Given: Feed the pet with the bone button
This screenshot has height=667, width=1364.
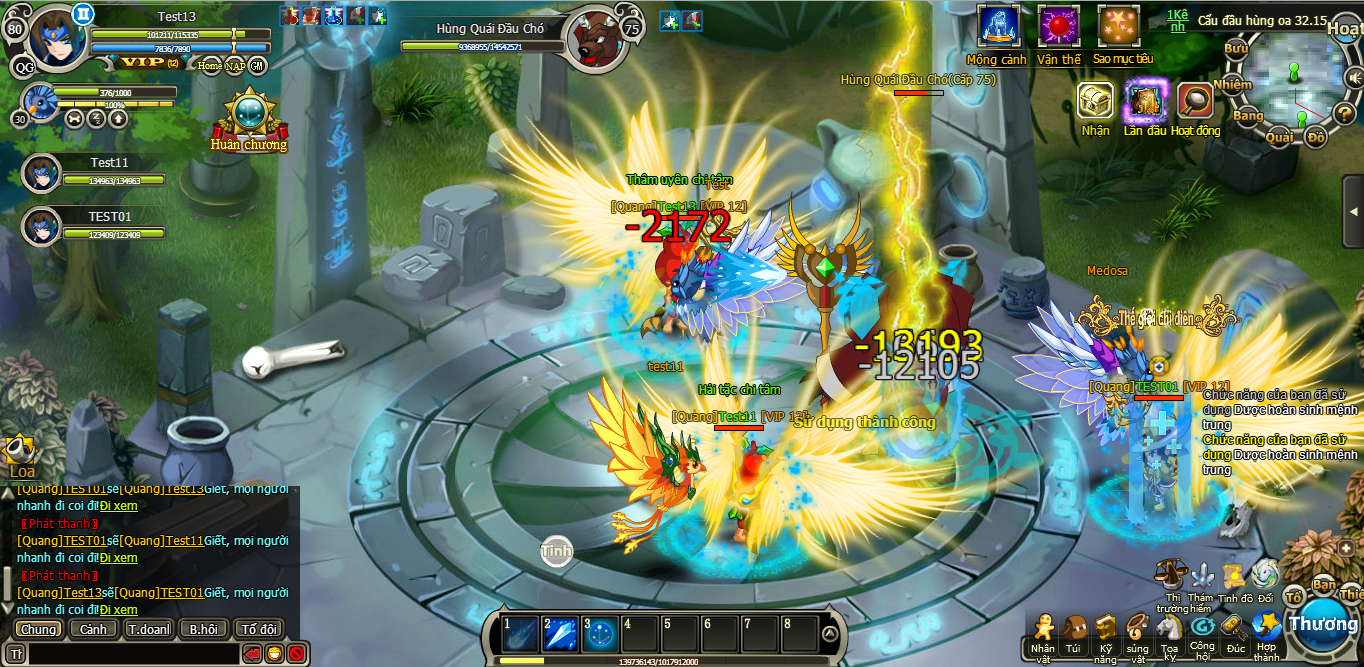Looking at the screenshot, I should tap(74, 119).
